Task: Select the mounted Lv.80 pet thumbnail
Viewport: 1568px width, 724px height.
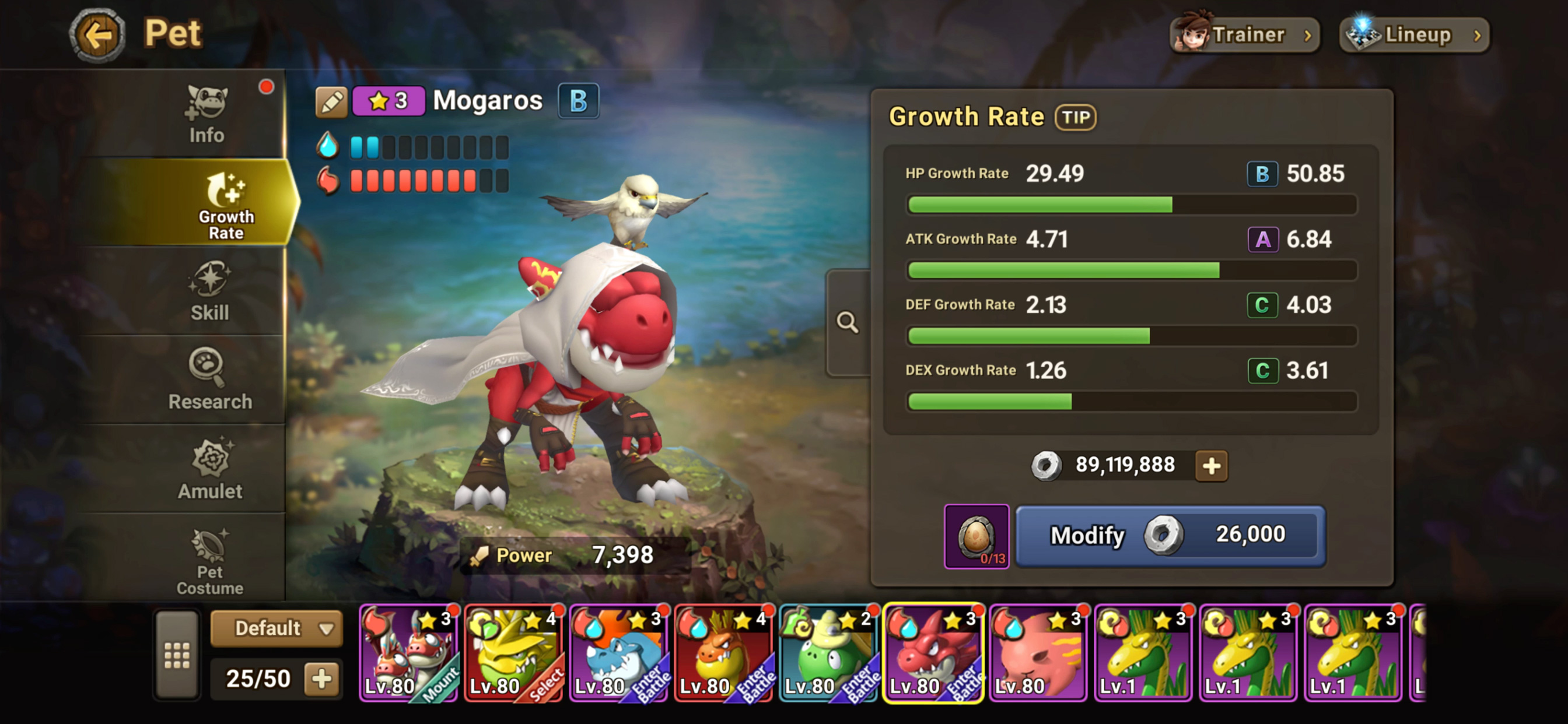Action: point(408,653)
